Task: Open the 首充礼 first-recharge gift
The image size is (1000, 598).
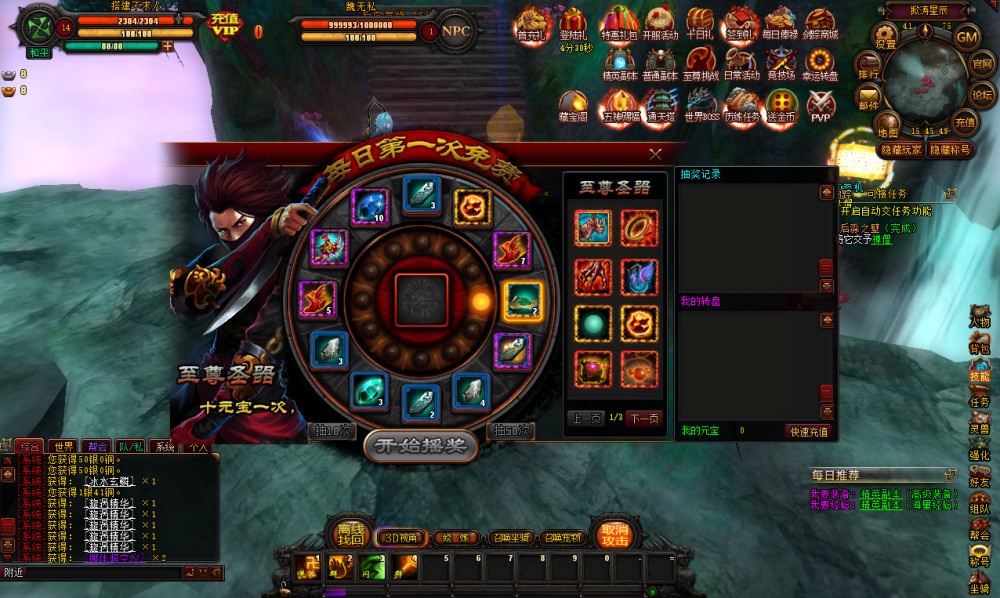Action: click(529, 22)
